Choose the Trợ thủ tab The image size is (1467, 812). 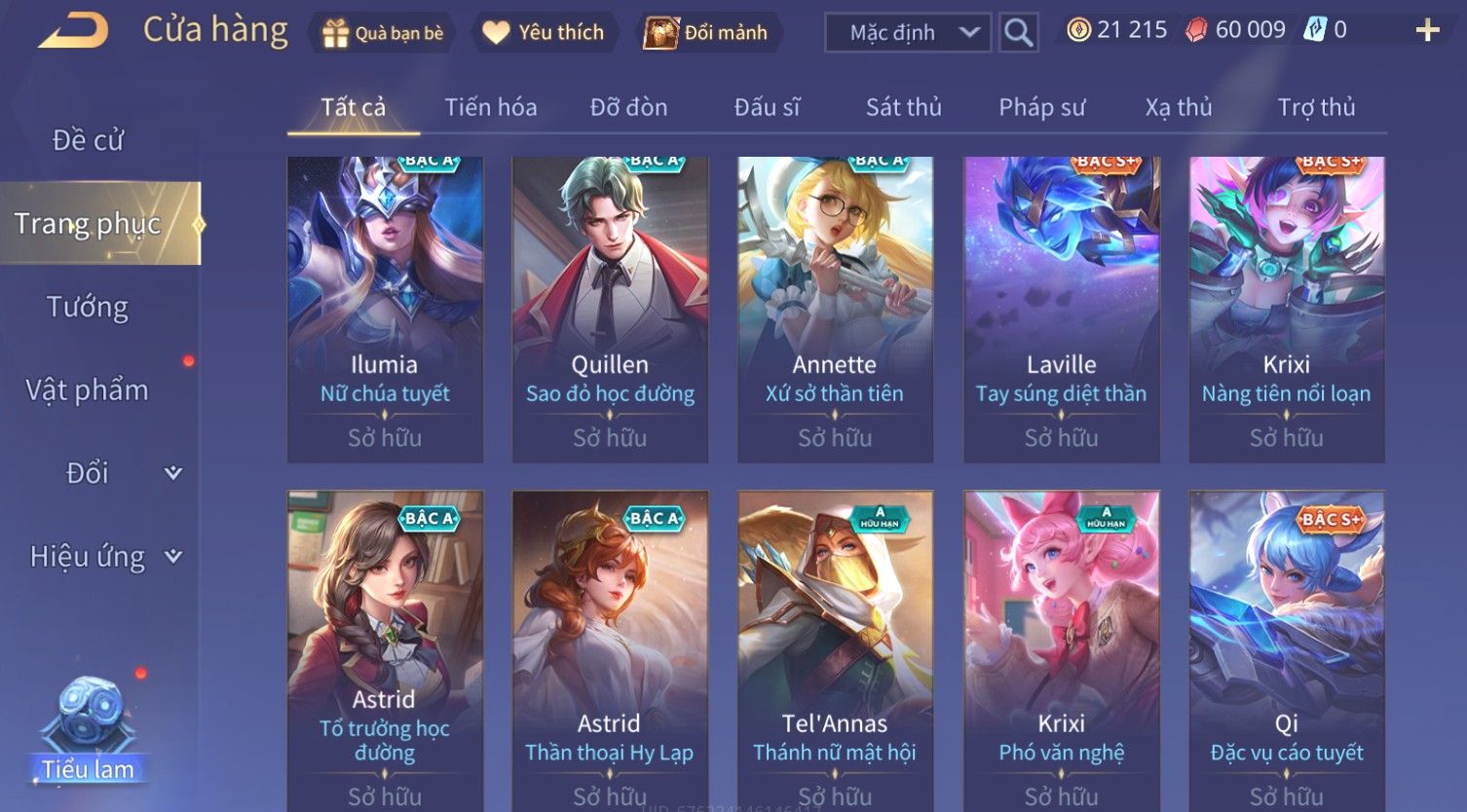pos(1316,107)
